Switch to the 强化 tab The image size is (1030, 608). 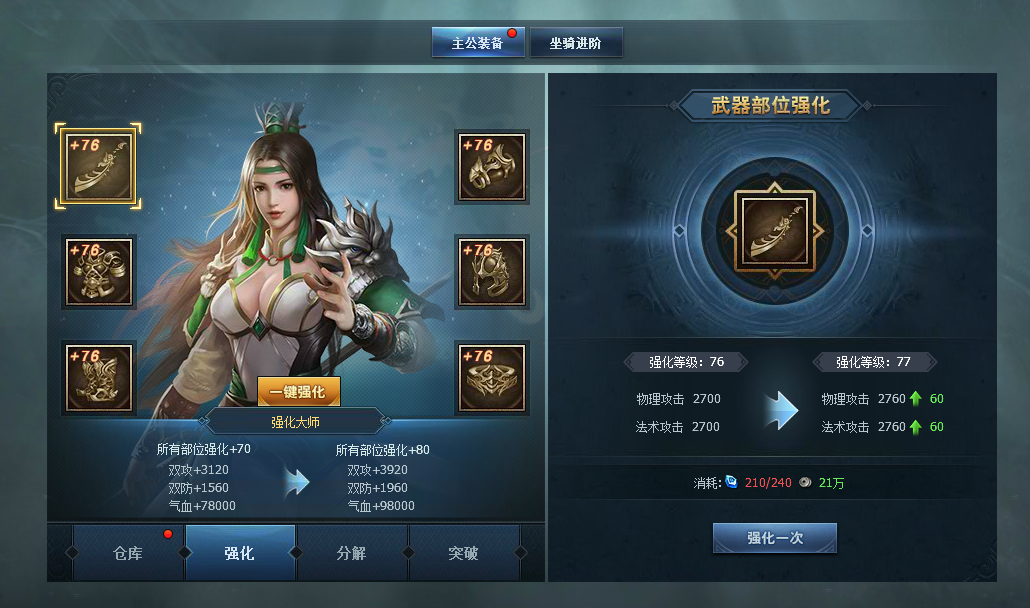click(x=240, y=553)
